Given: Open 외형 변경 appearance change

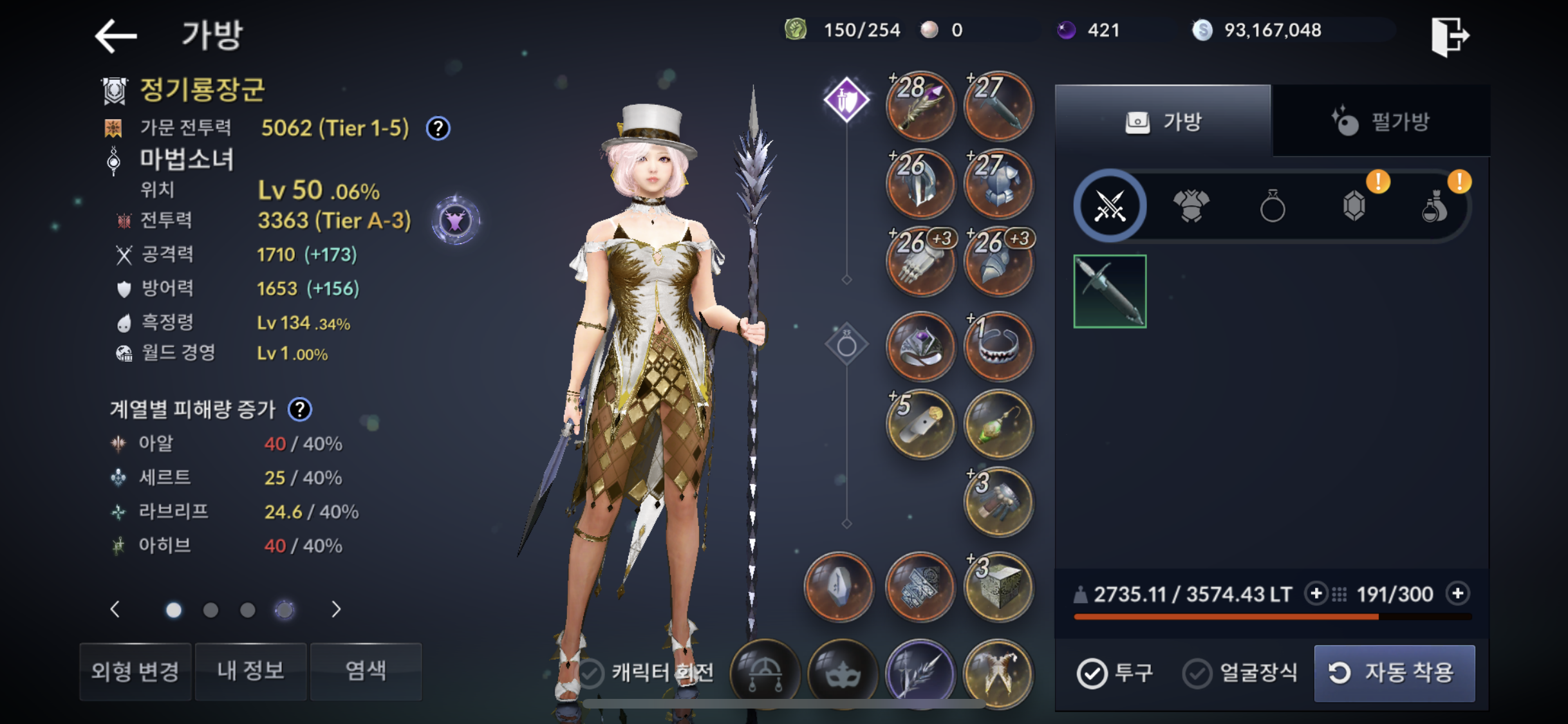Looking at the screenshot, I should 135,671.
